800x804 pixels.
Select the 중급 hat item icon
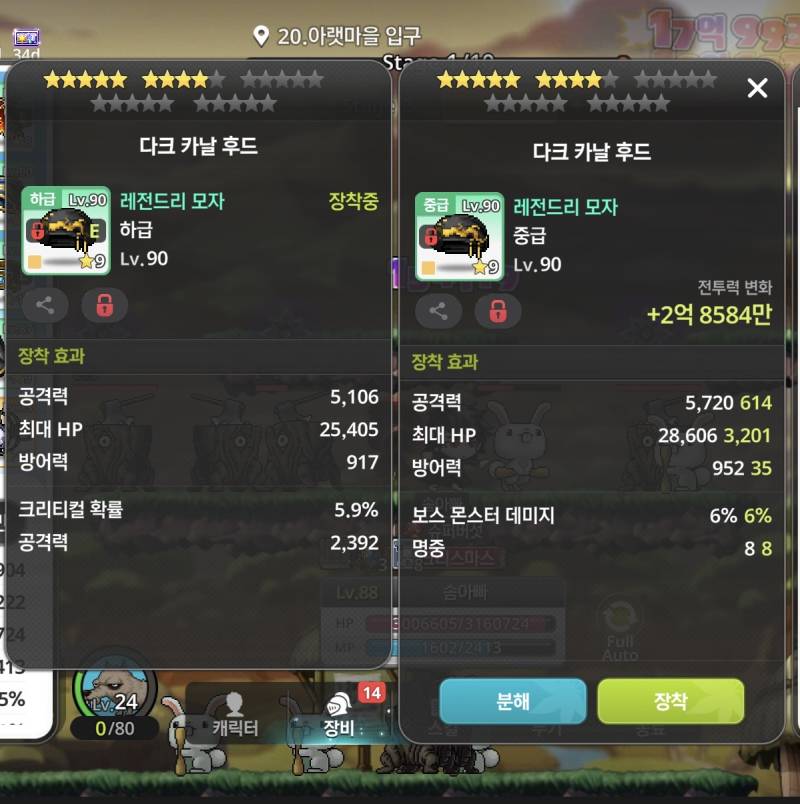coord(459,236)
